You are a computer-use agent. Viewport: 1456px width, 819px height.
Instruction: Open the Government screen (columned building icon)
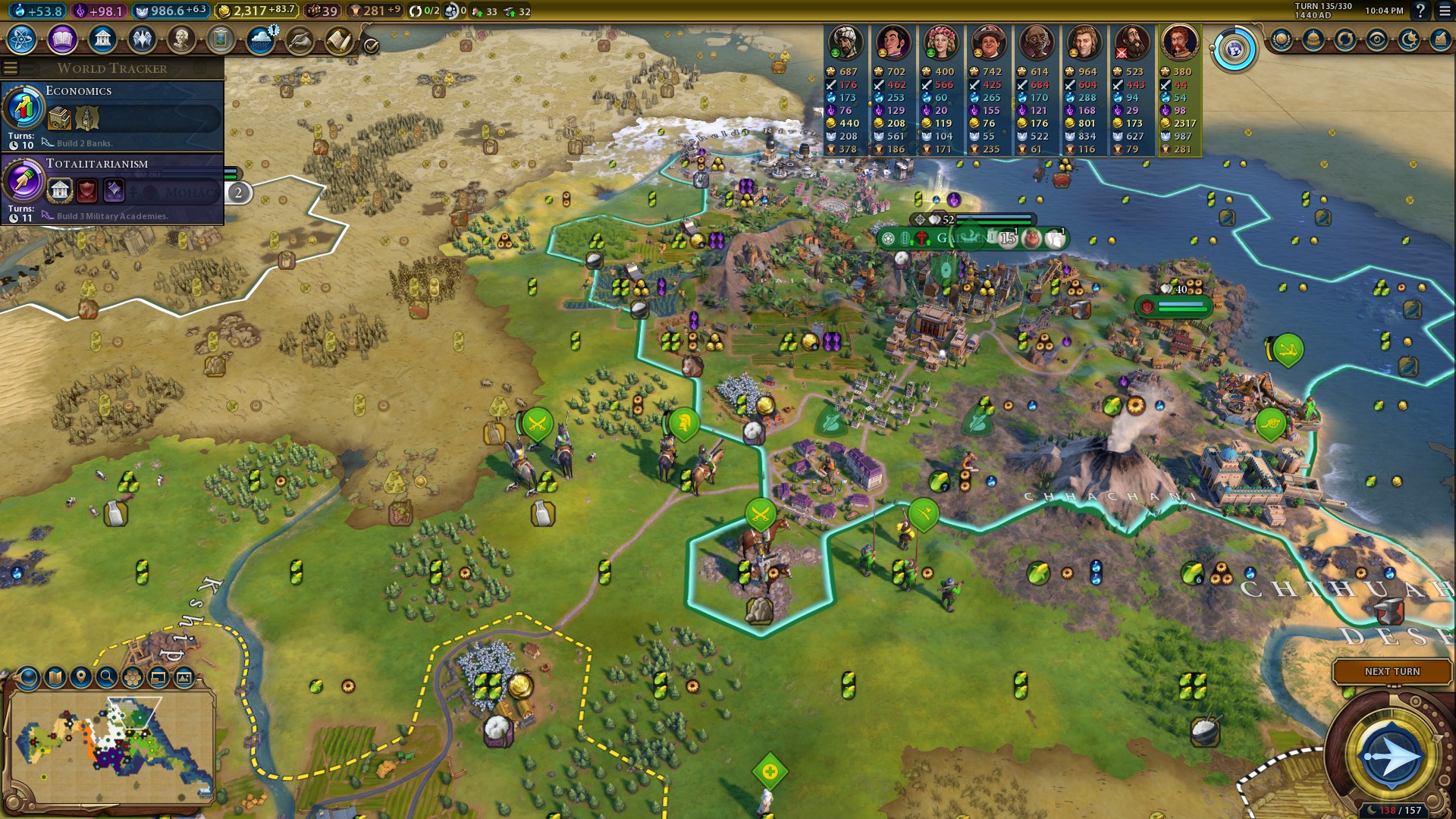(102, 39)
